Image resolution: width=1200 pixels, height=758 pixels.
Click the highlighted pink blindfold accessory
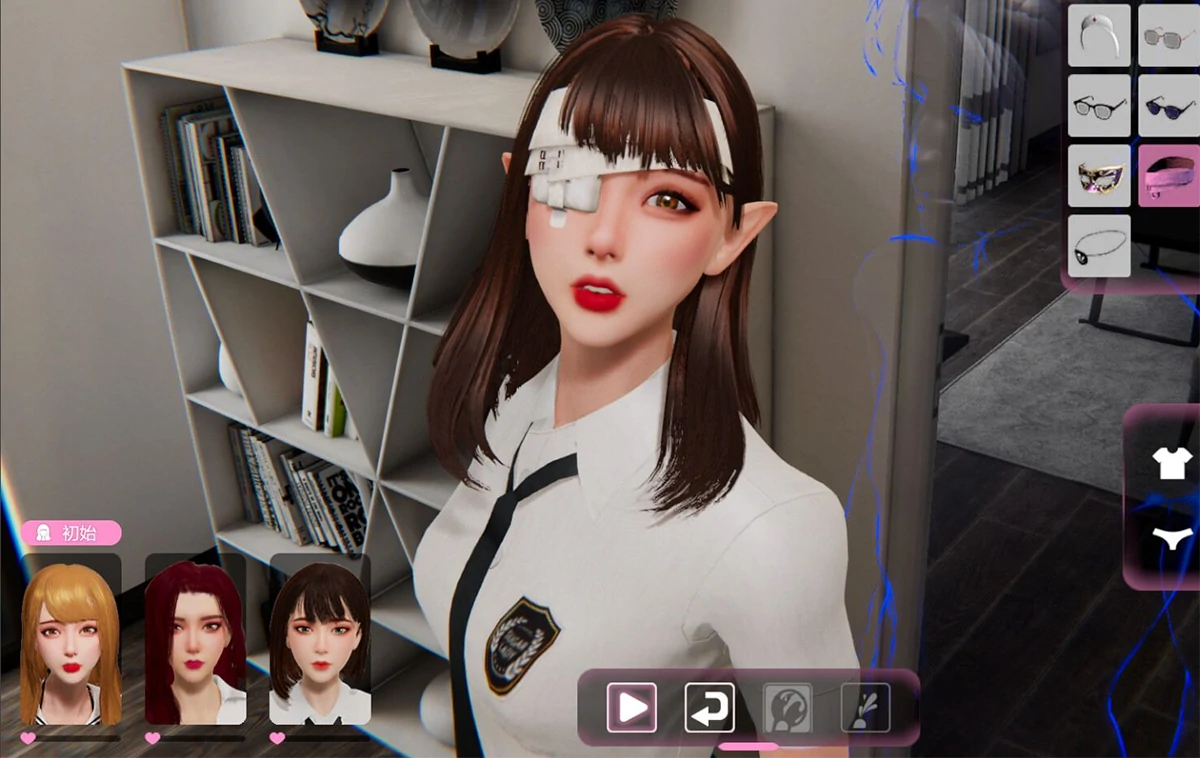point(1169,176)
